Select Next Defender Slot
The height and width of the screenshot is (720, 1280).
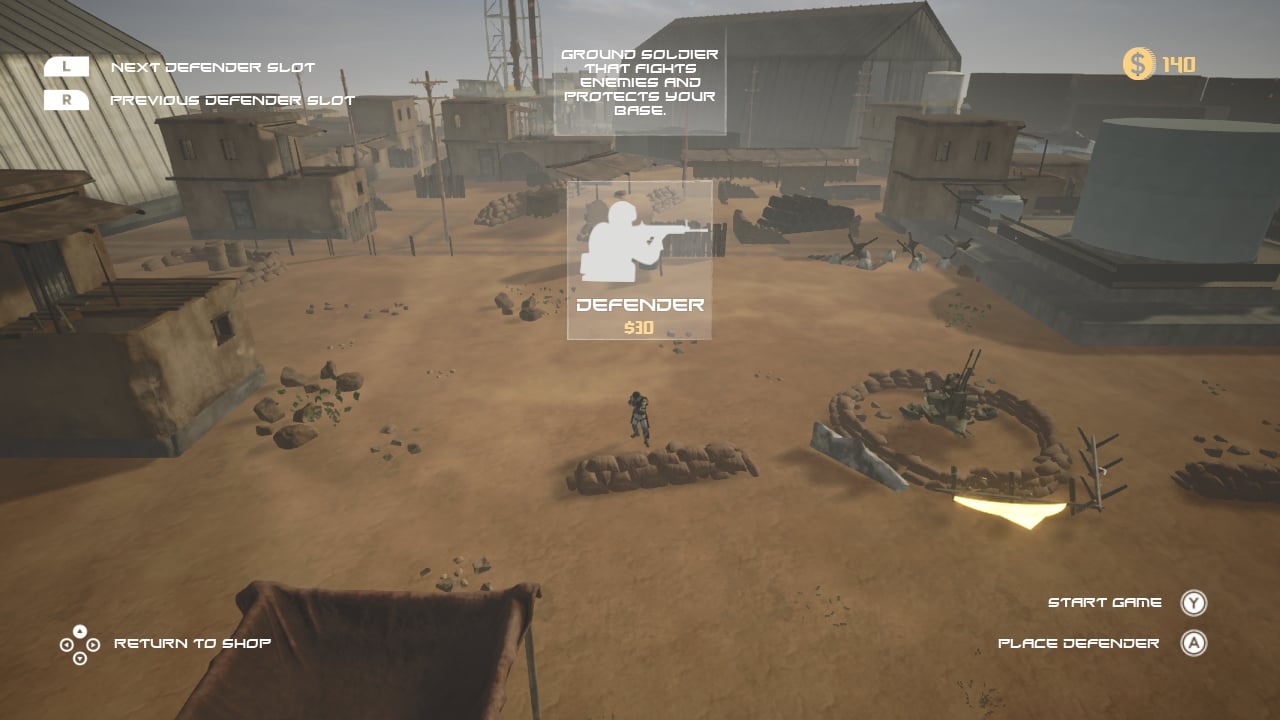(x=212, y=66)
